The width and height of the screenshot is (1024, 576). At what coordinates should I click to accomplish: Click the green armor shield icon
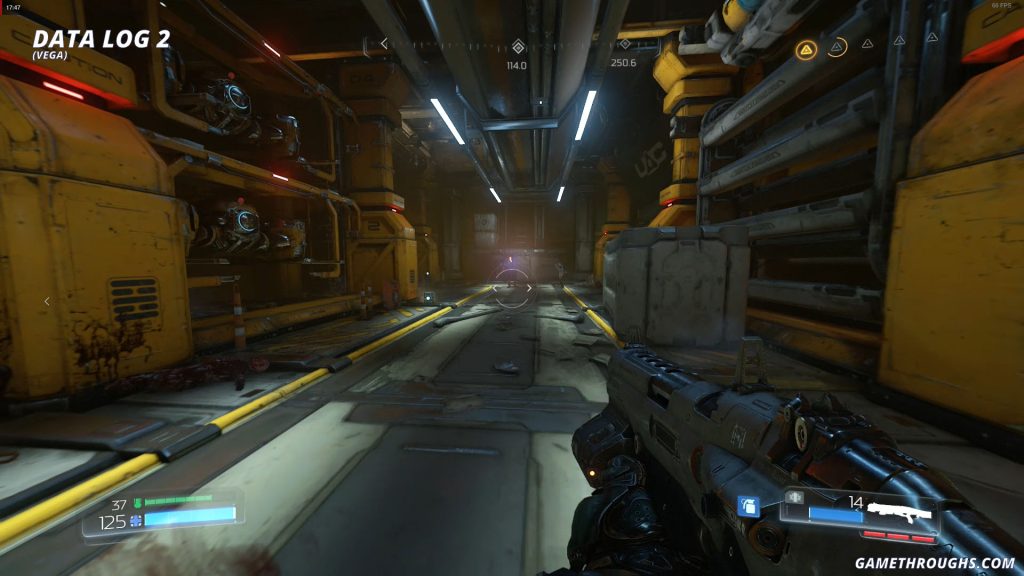[137, 503]
